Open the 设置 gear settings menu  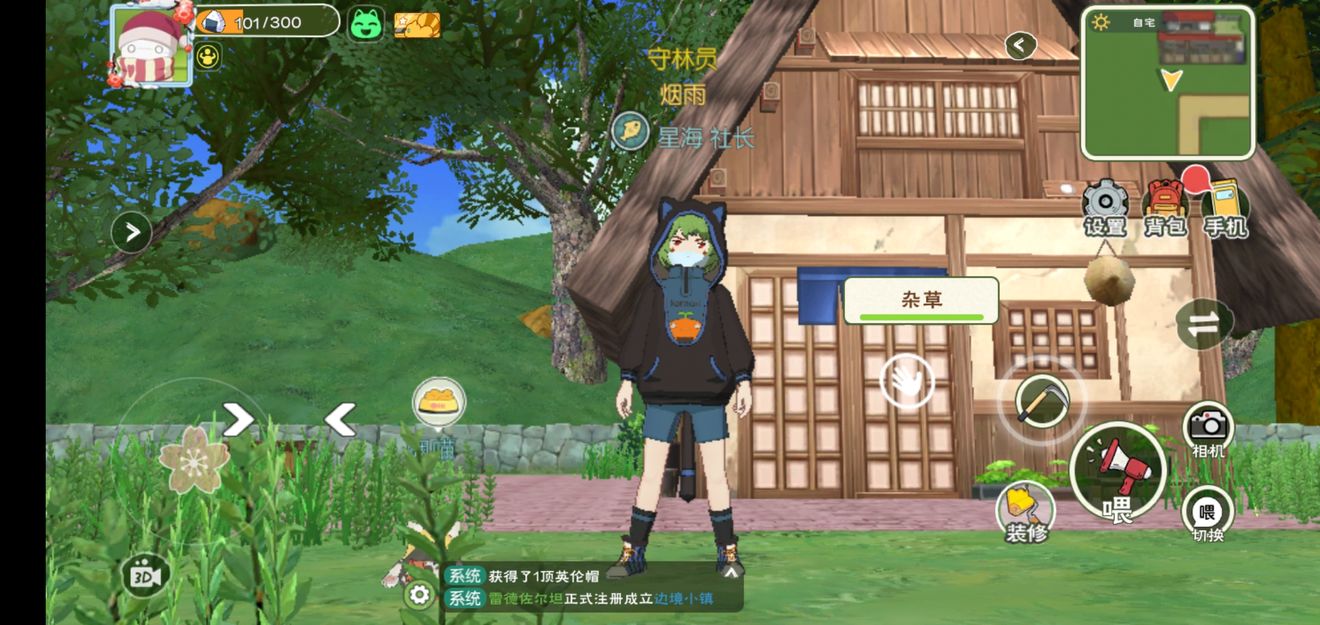pos(1105,207)
